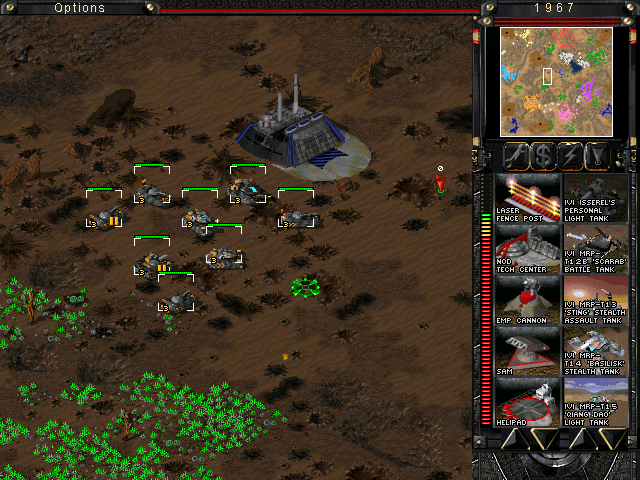Produce the 'Scarab' Battle Tank
Image resolution: width=640 pixels, height=480 pixels.
tap(596, 249)
